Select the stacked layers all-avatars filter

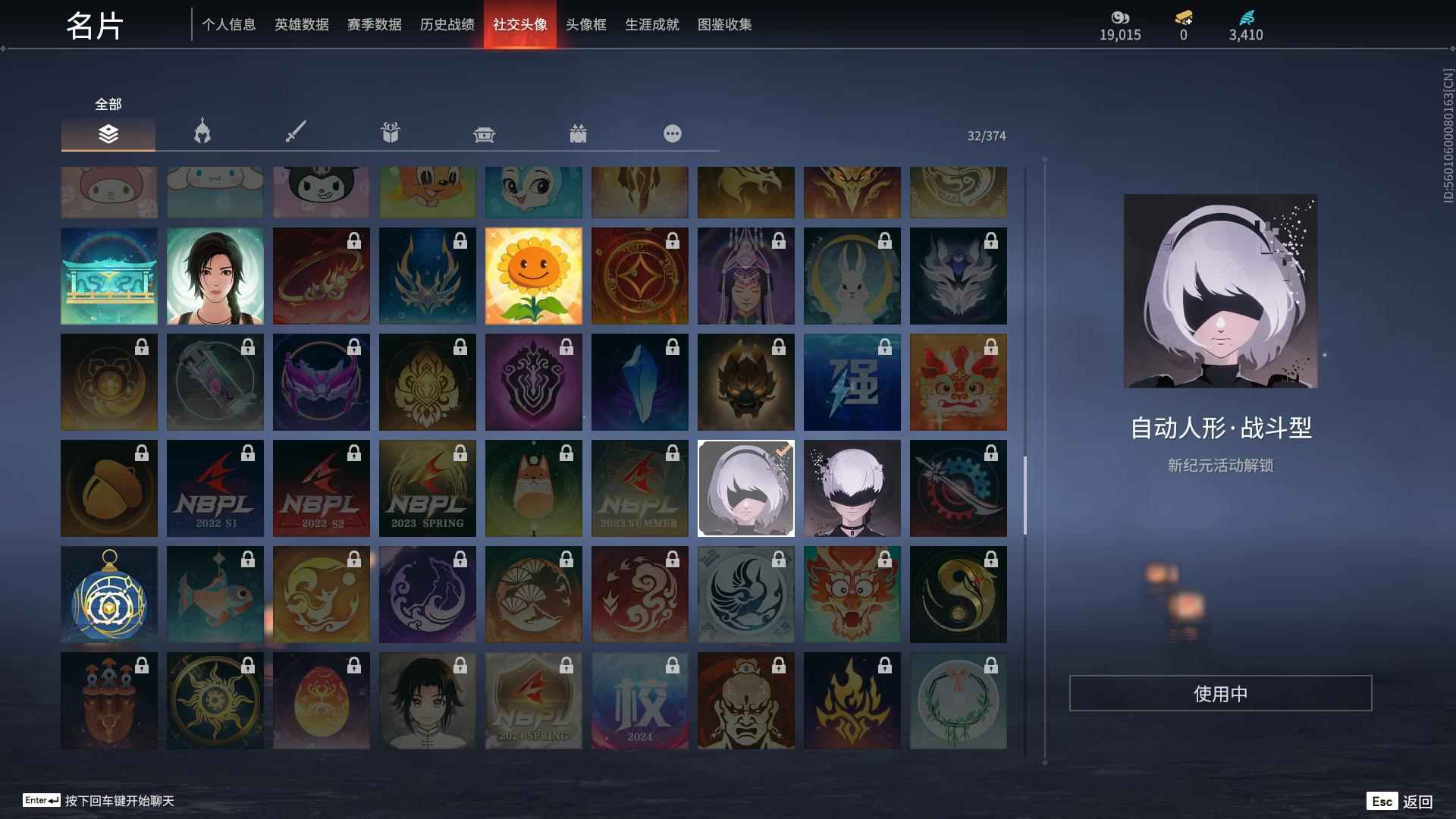point(108,135)
